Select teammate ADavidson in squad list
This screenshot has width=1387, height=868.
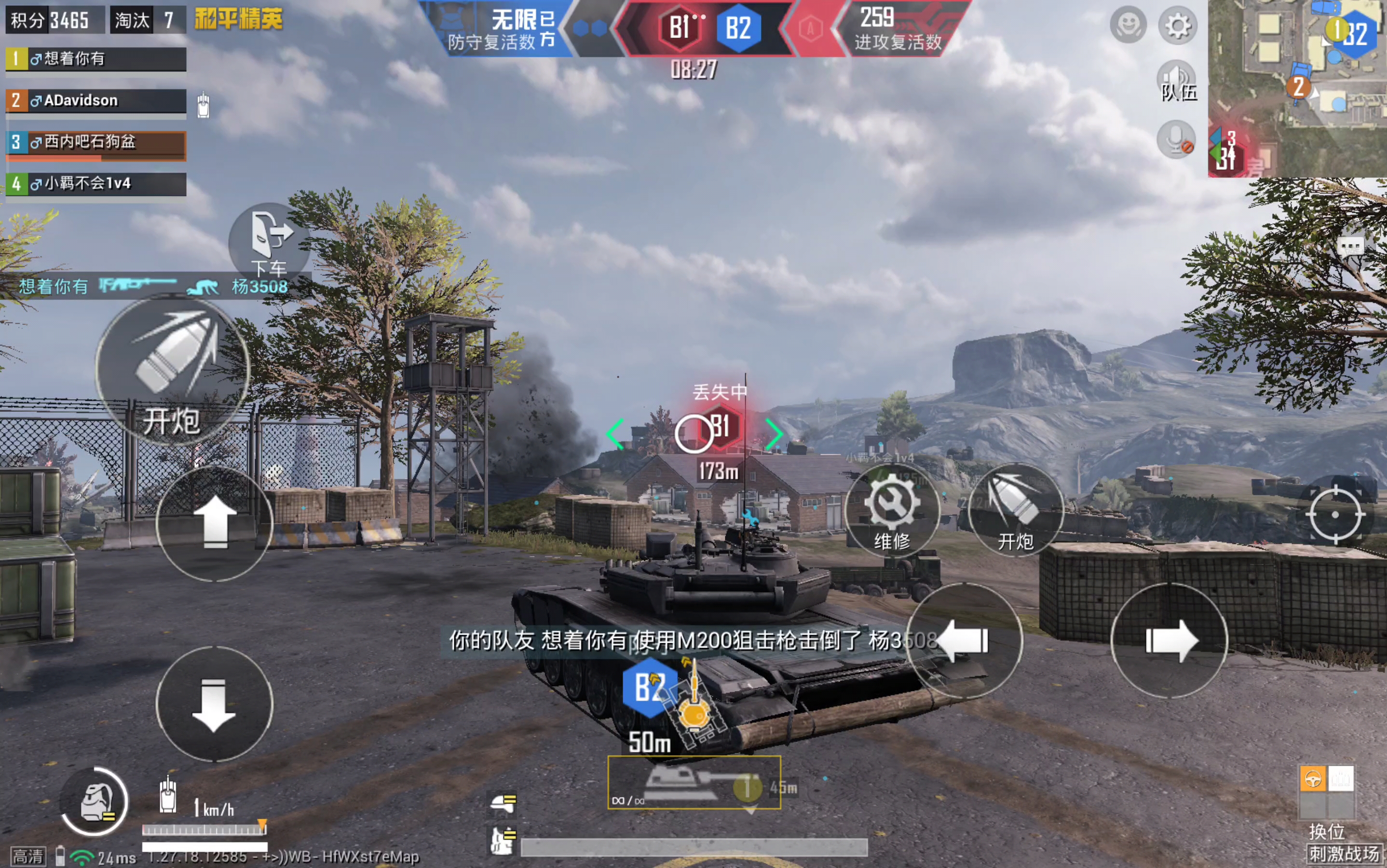click(96, 101)
